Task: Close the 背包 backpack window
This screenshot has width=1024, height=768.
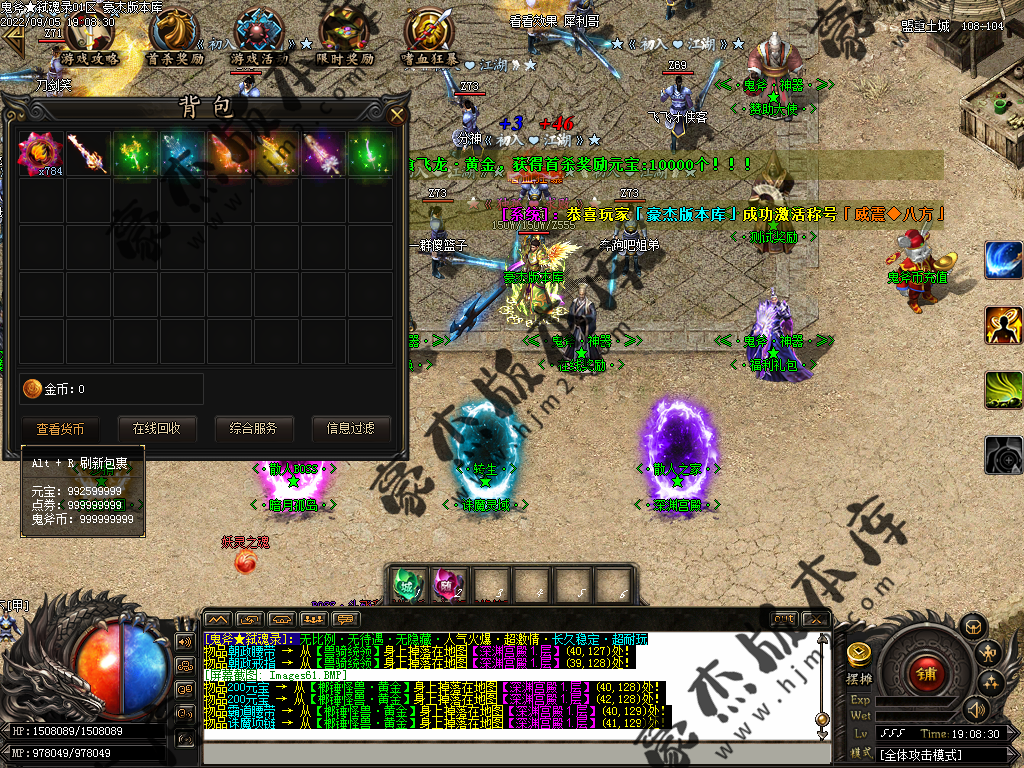Action: click(397, 115)
